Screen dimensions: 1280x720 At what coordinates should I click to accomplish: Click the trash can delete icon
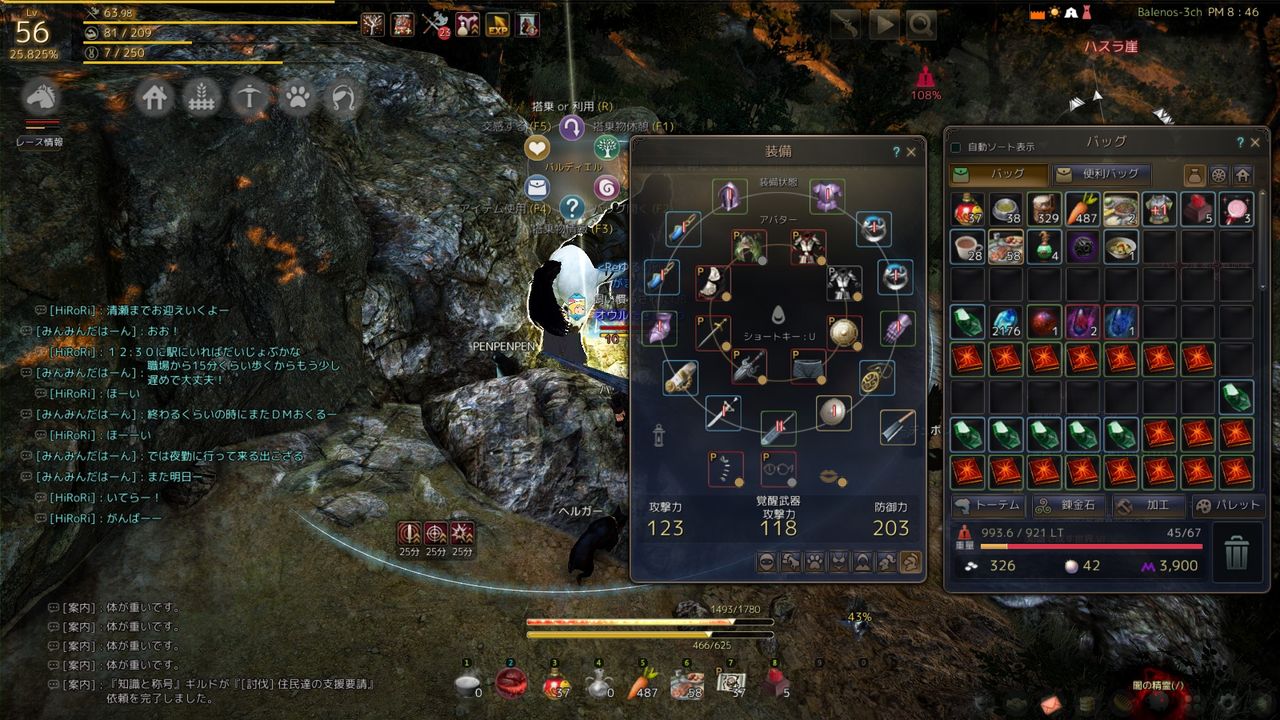point(1237,551)
